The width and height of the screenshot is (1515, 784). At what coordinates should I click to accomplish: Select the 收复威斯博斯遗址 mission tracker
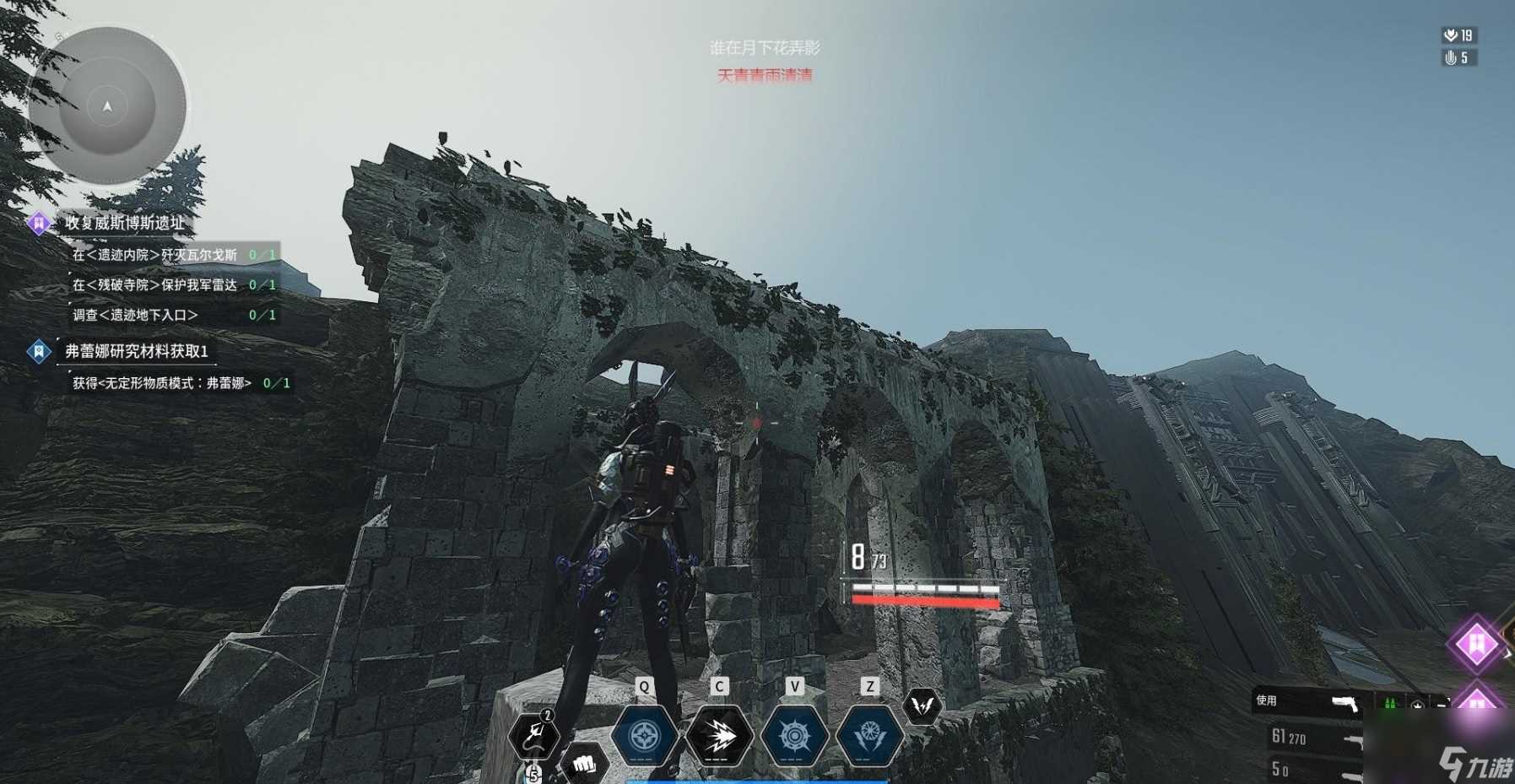[x=124, y=223]
